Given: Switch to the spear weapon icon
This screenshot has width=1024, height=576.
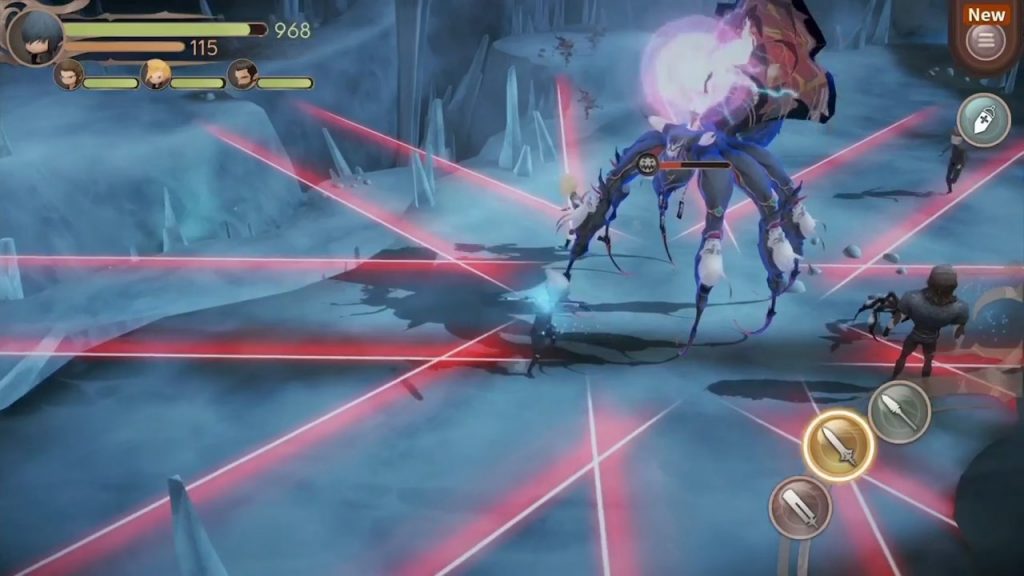Looking at the screenshot, I should (899, 411).
